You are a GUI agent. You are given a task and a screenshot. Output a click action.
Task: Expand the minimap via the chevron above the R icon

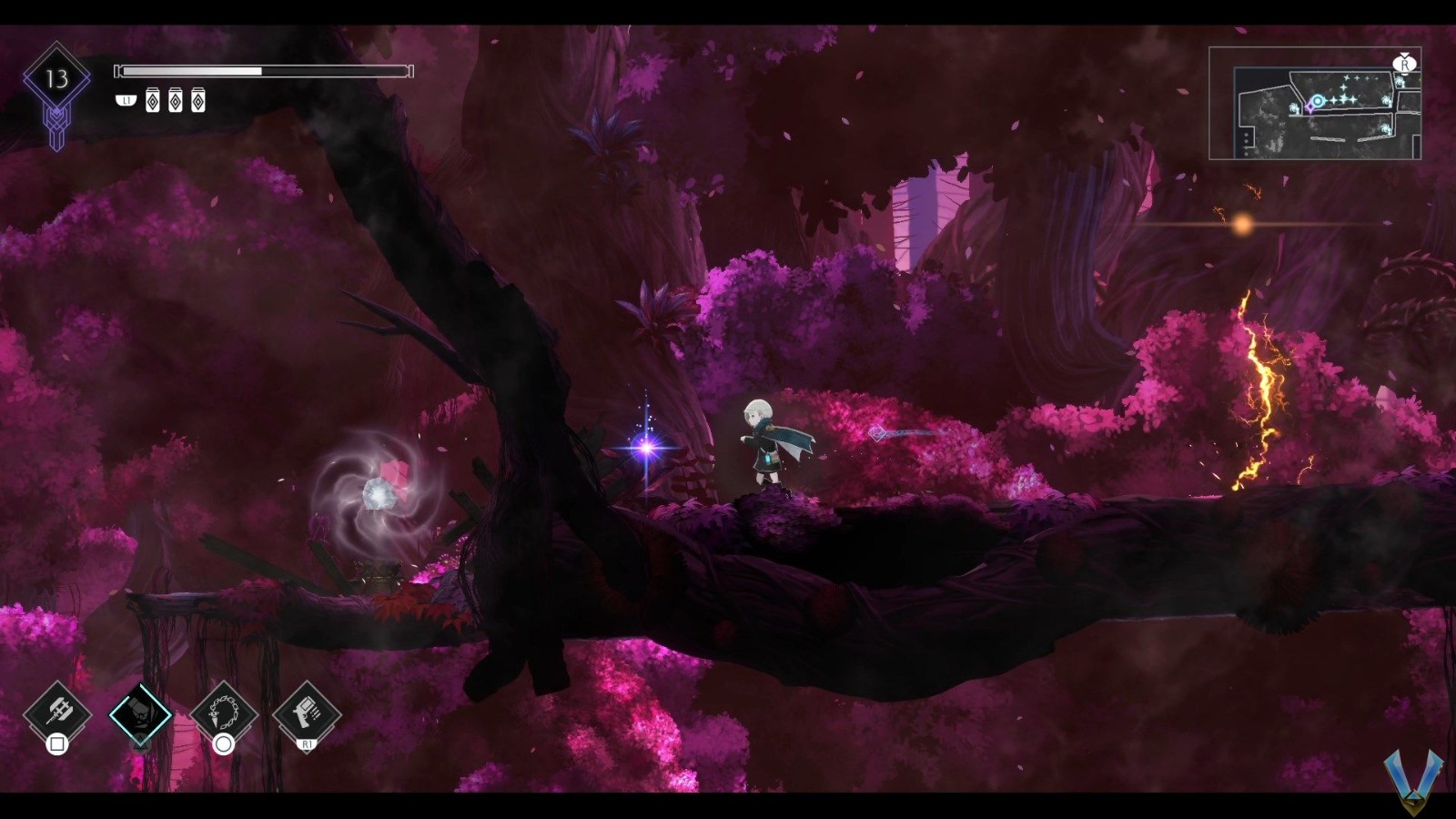click(1404, 55)
